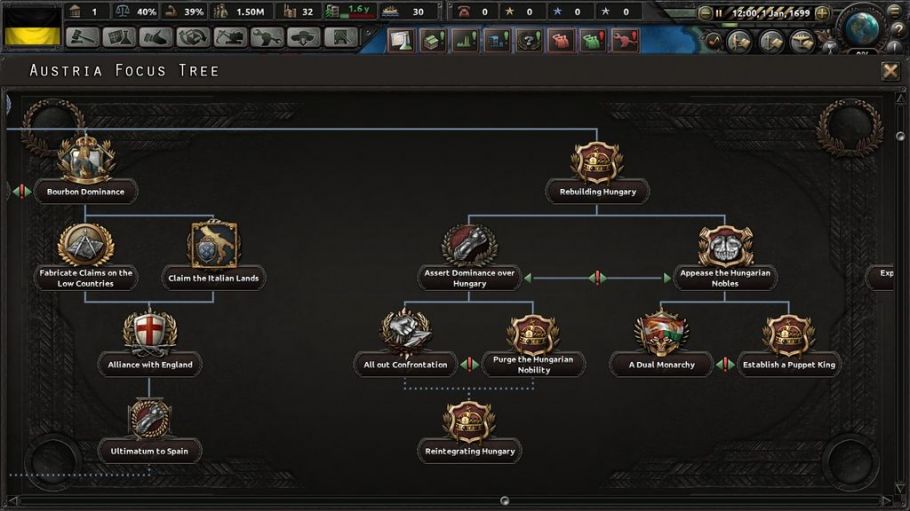Increase game speed with the plus button

(x=822, y=13)
